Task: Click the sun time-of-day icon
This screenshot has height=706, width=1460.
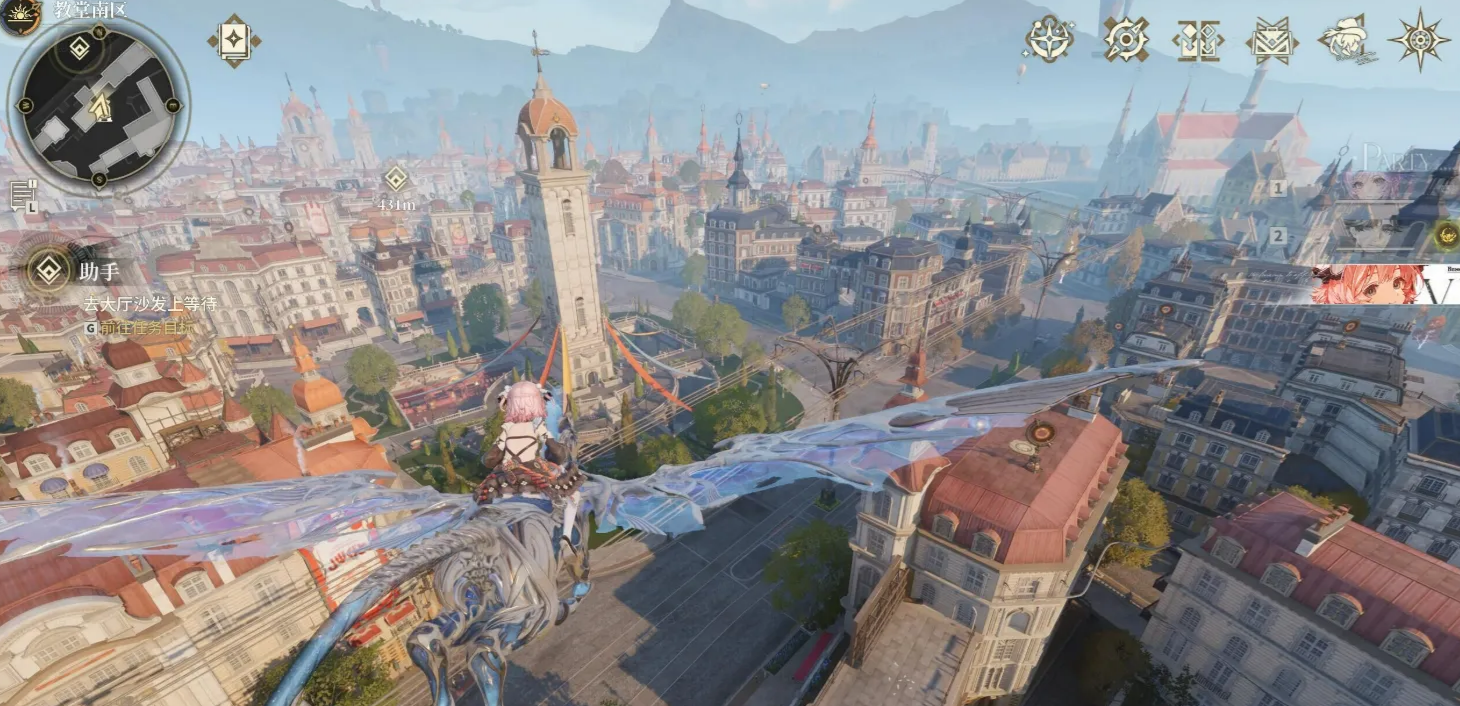Action: click(18, 14)
